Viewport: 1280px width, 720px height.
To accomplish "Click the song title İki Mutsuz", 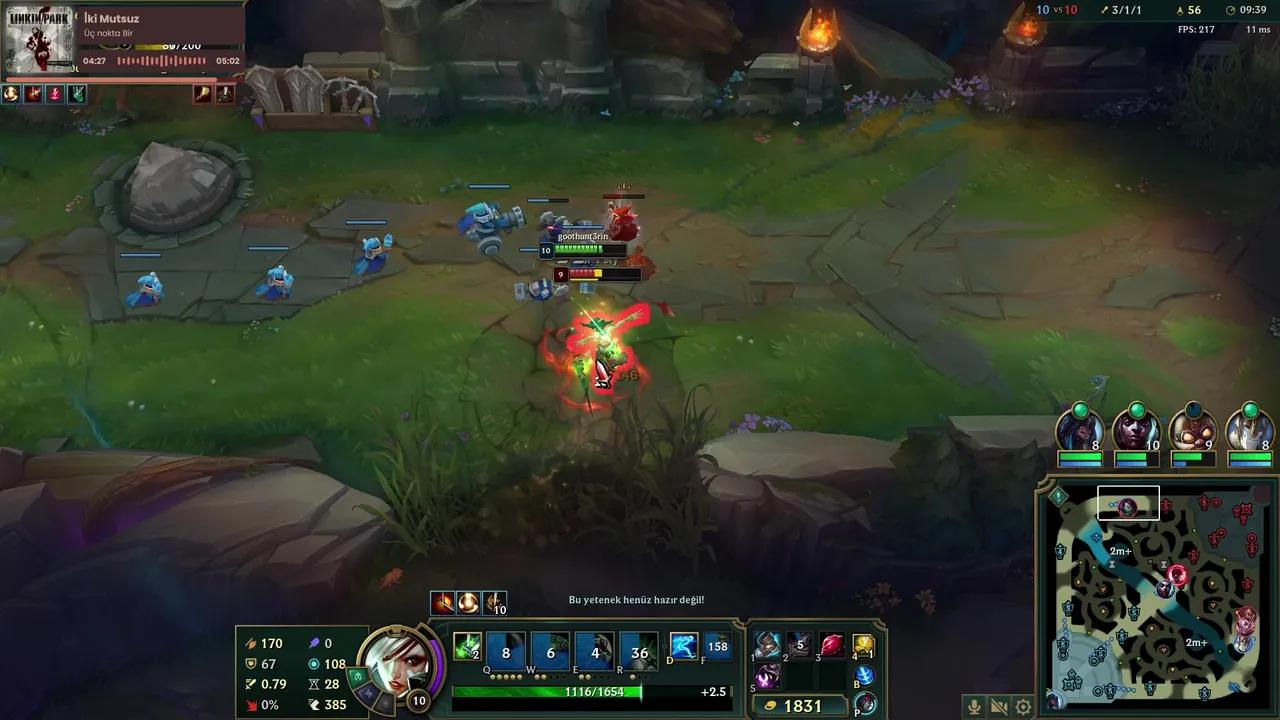I will [x=112, y=19].
